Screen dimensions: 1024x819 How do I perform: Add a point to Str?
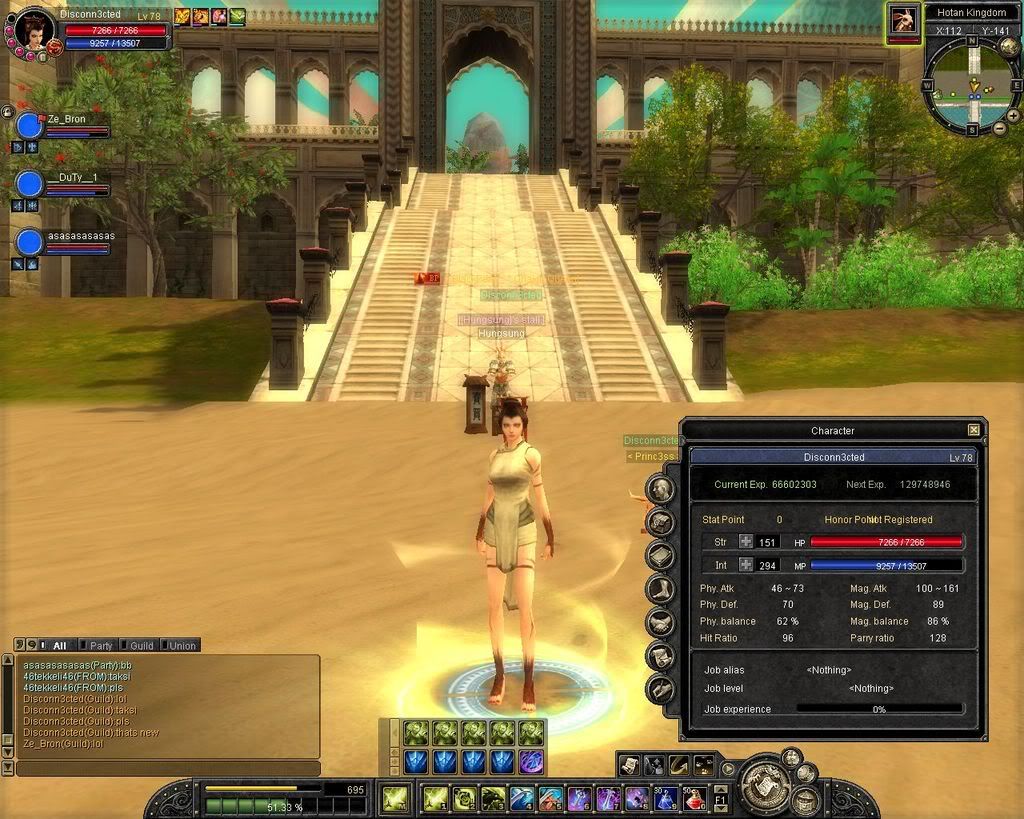point(746,542)
